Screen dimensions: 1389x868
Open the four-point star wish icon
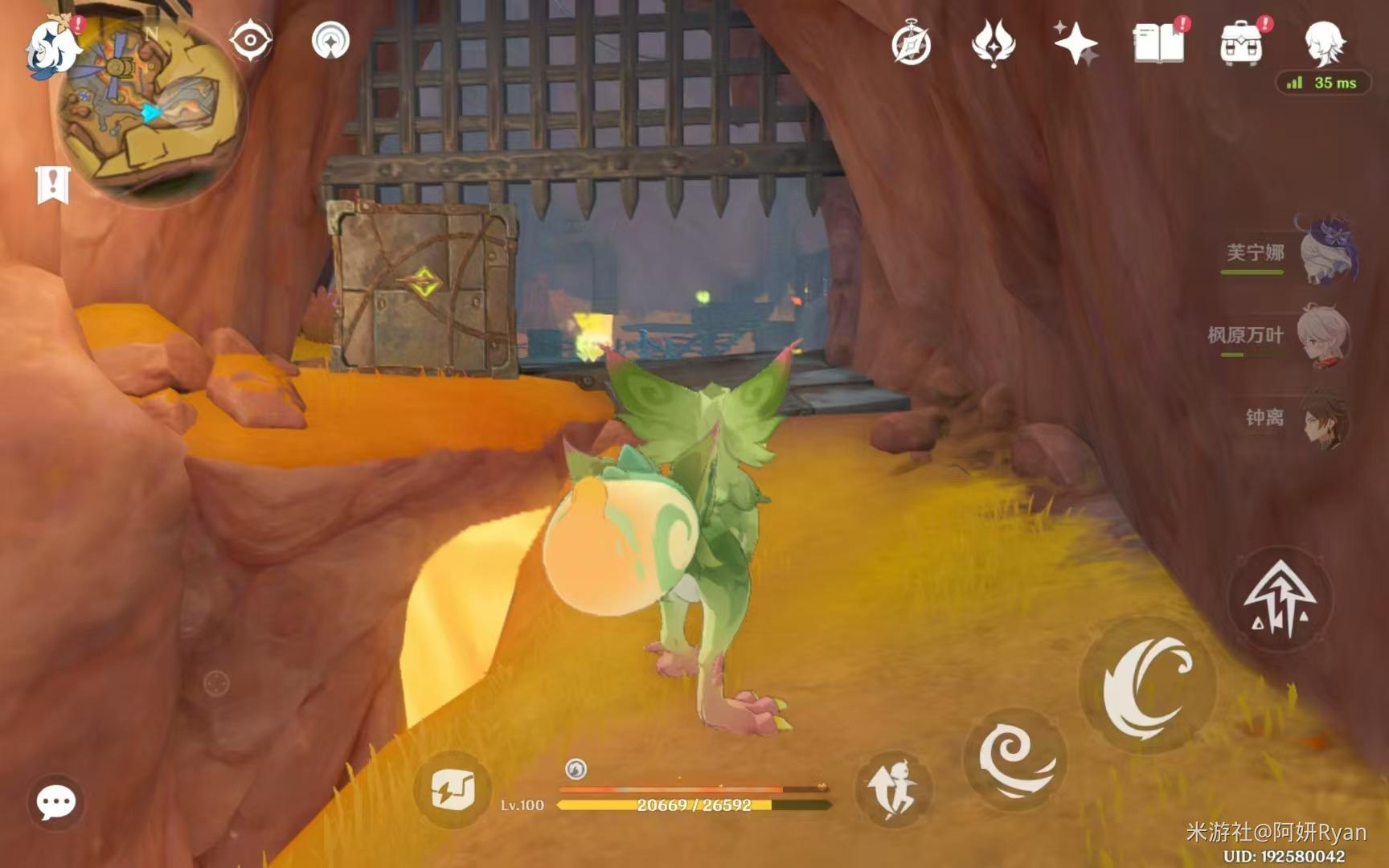(1076, 43)
